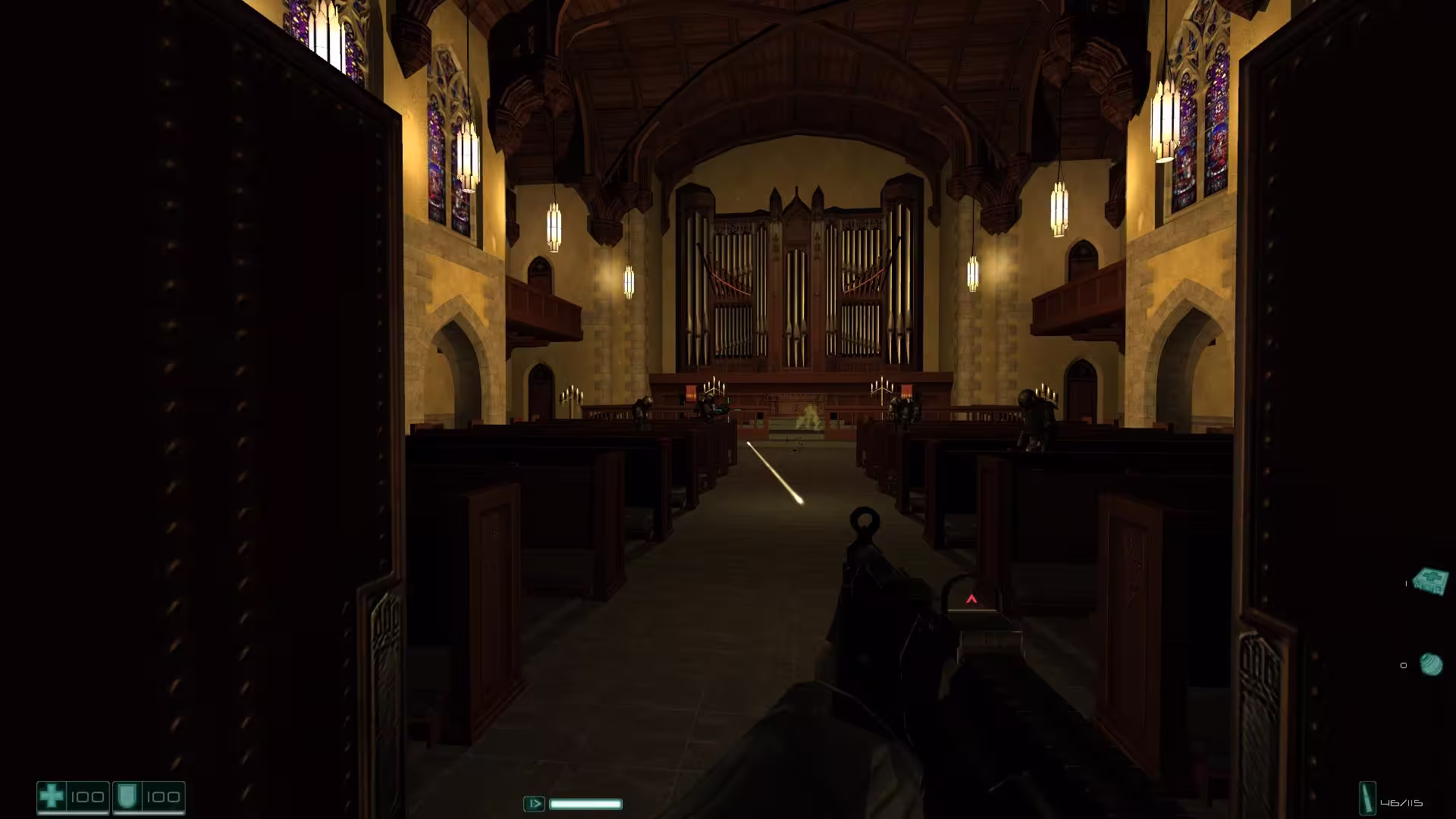Image resolution: width=1456 pixels, height=819 pixels.
Task: Select the ammo magazine icon
Action: (1367, 800)
